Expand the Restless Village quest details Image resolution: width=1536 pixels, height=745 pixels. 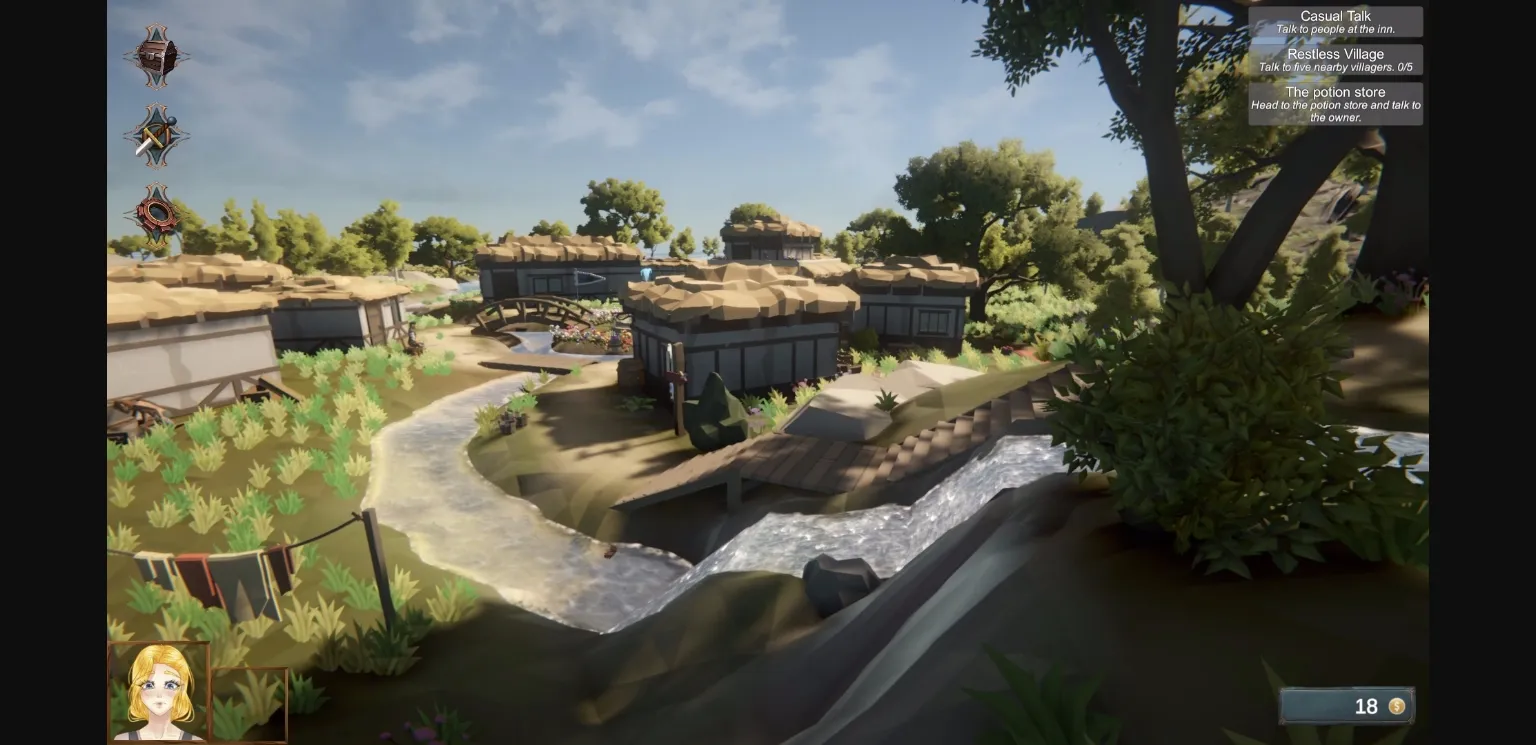1335,65
